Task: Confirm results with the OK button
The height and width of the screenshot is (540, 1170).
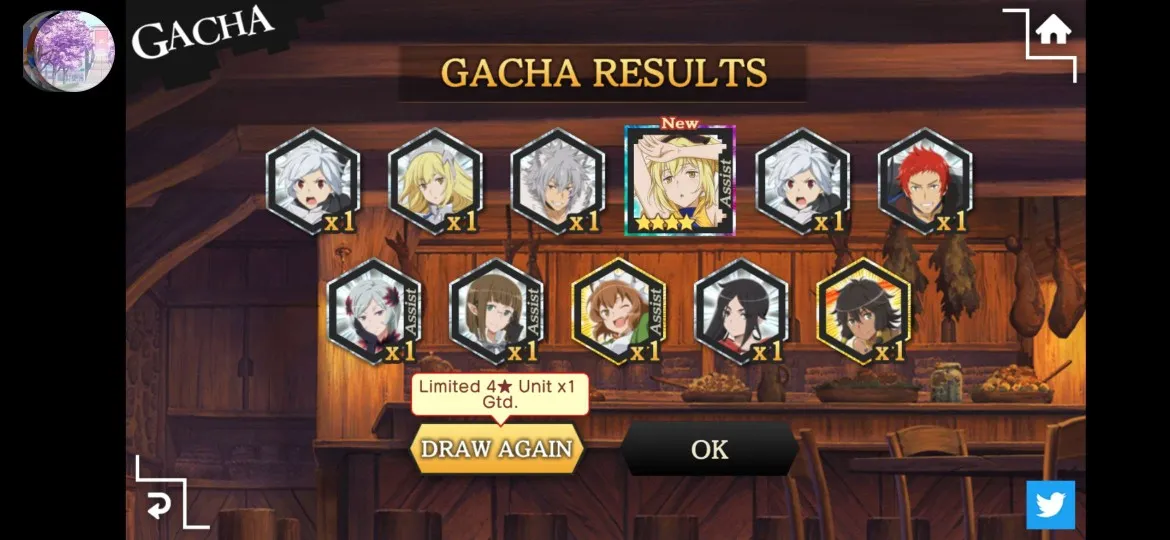Action: 709,449
